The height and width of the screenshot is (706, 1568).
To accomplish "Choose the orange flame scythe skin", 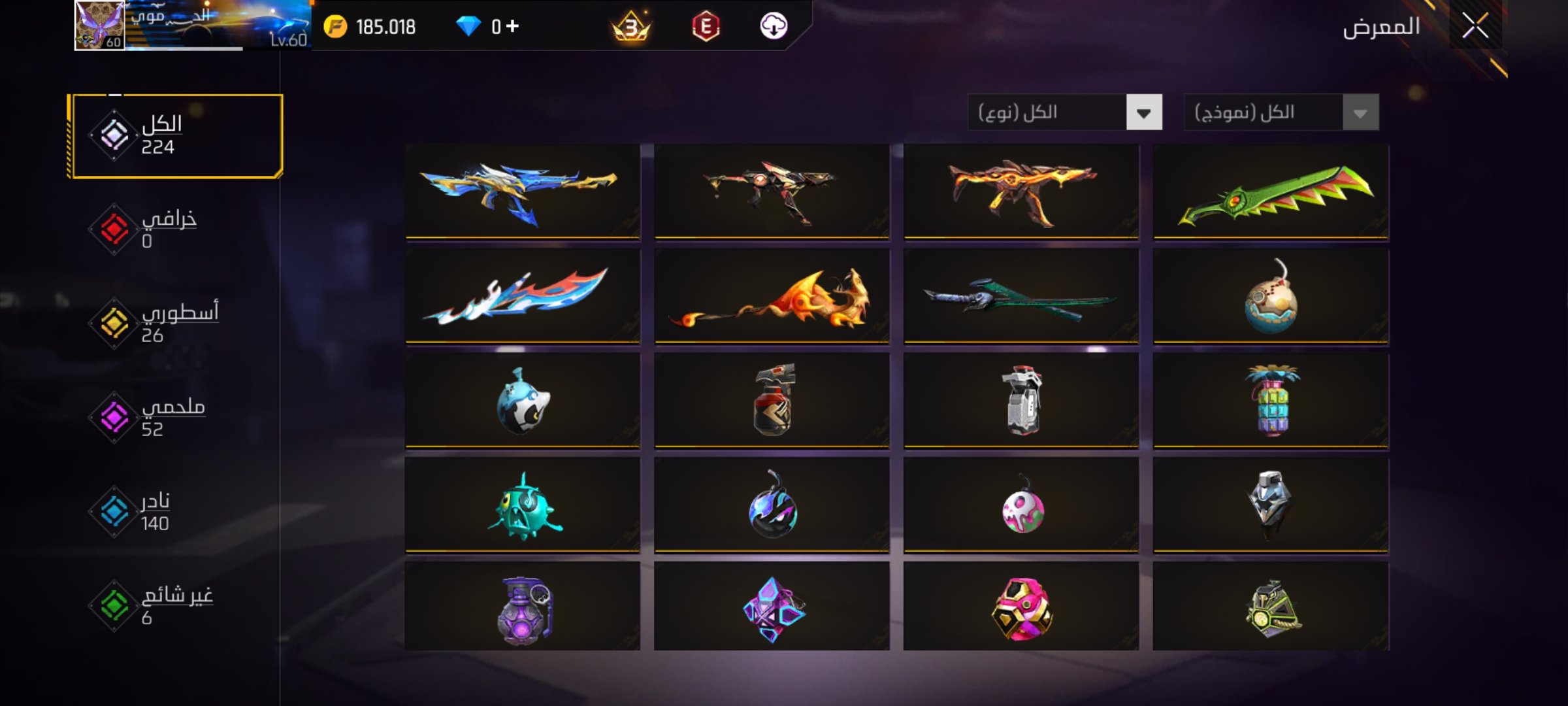I will click(x=772, y=296).
